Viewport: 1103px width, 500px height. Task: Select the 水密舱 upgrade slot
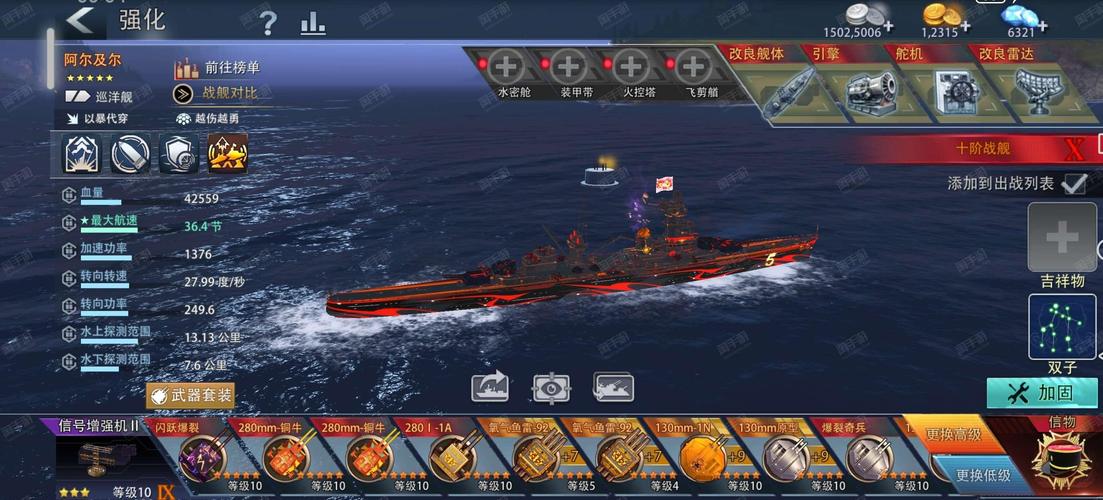point(507,69)
